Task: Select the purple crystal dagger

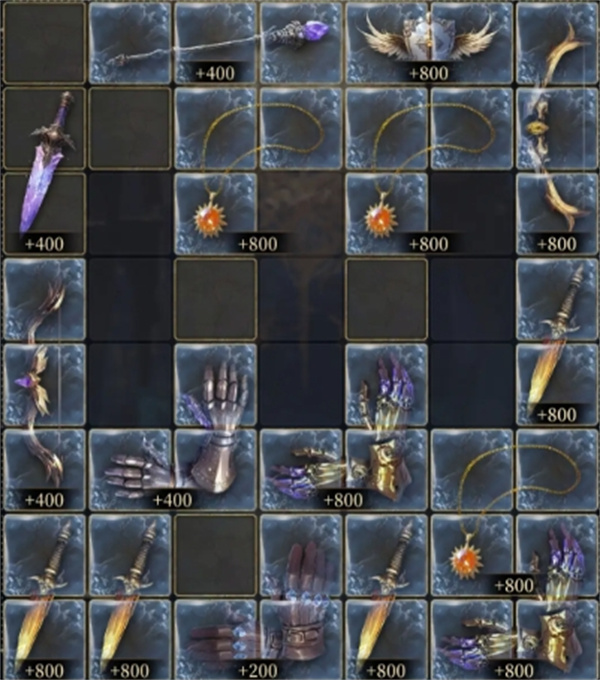Action: (45, 172)
